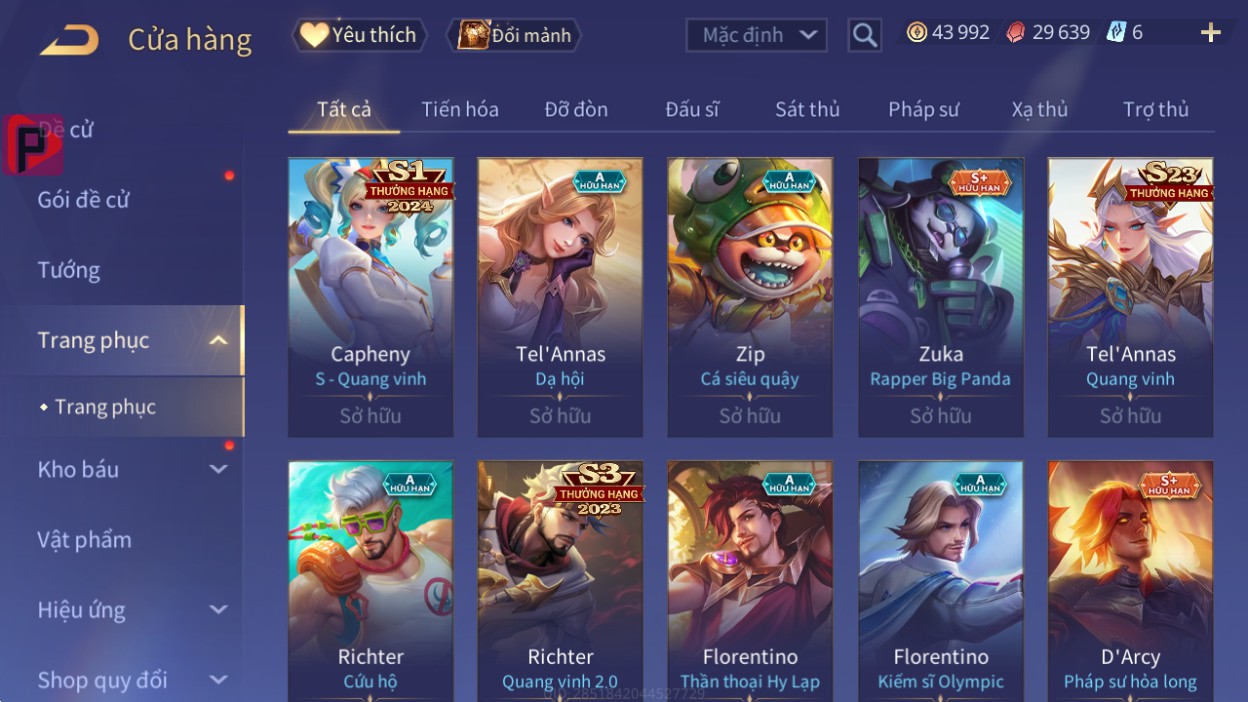Open Gói đề cử in sidebar
1248x702 pixels.
tap(84, 200)
